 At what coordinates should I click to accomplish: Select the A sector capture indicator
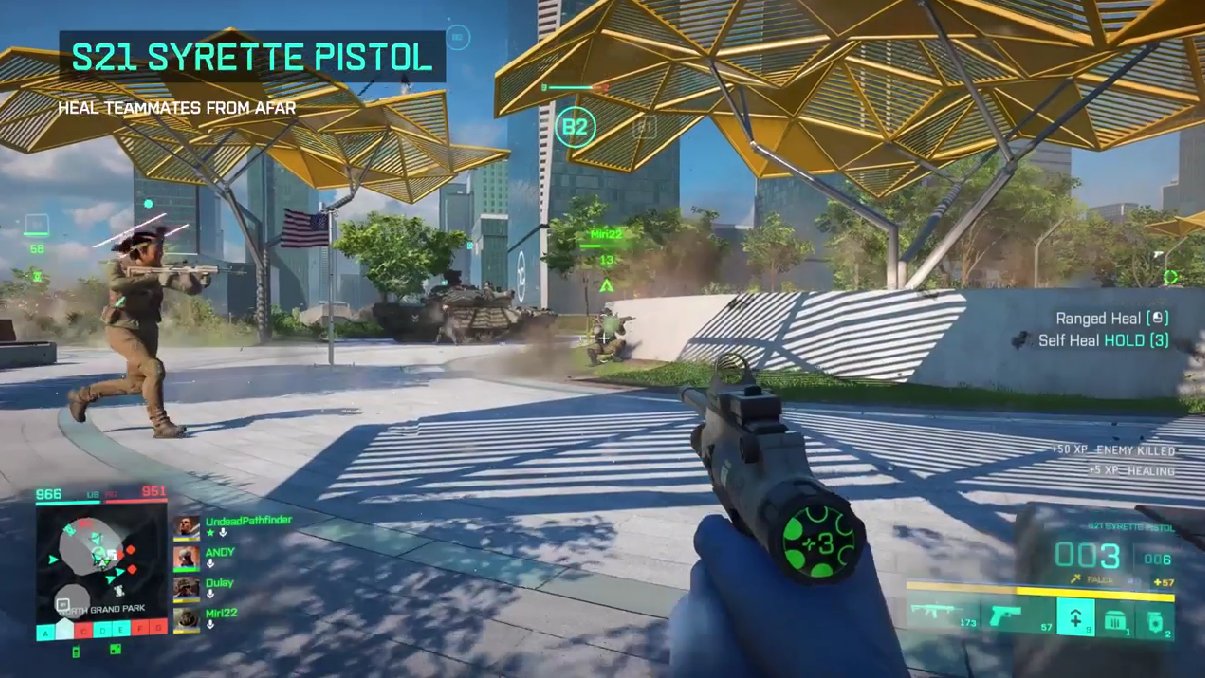coord(45,632)
